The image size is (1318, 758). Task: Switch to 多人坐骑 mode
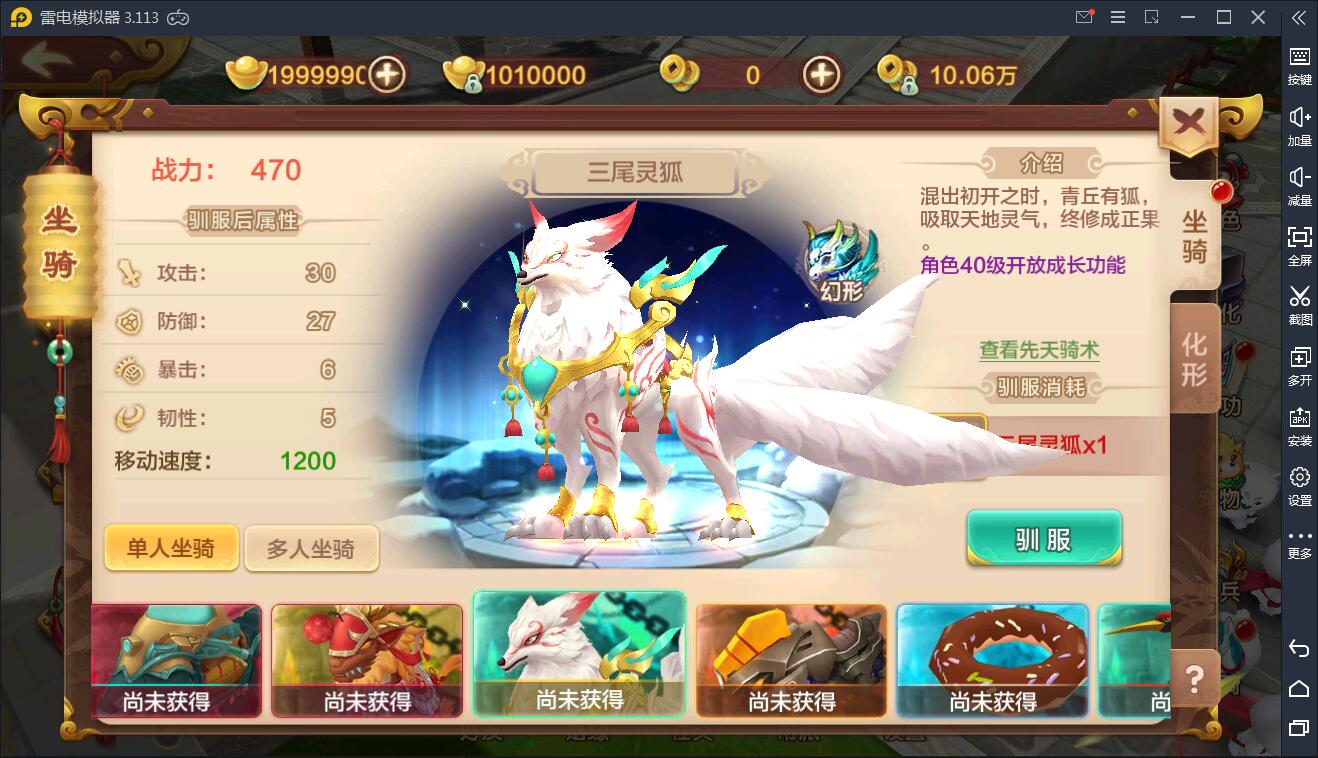(312, 547)
